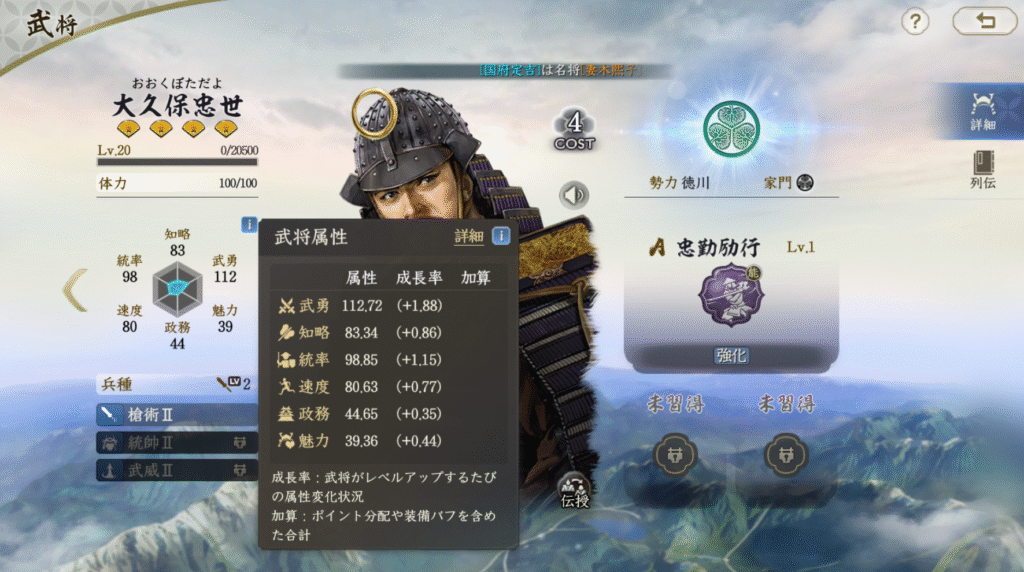This screenshot has width=1024, height=572.
Task: Show previous general with left arrow
Action: 74,290
